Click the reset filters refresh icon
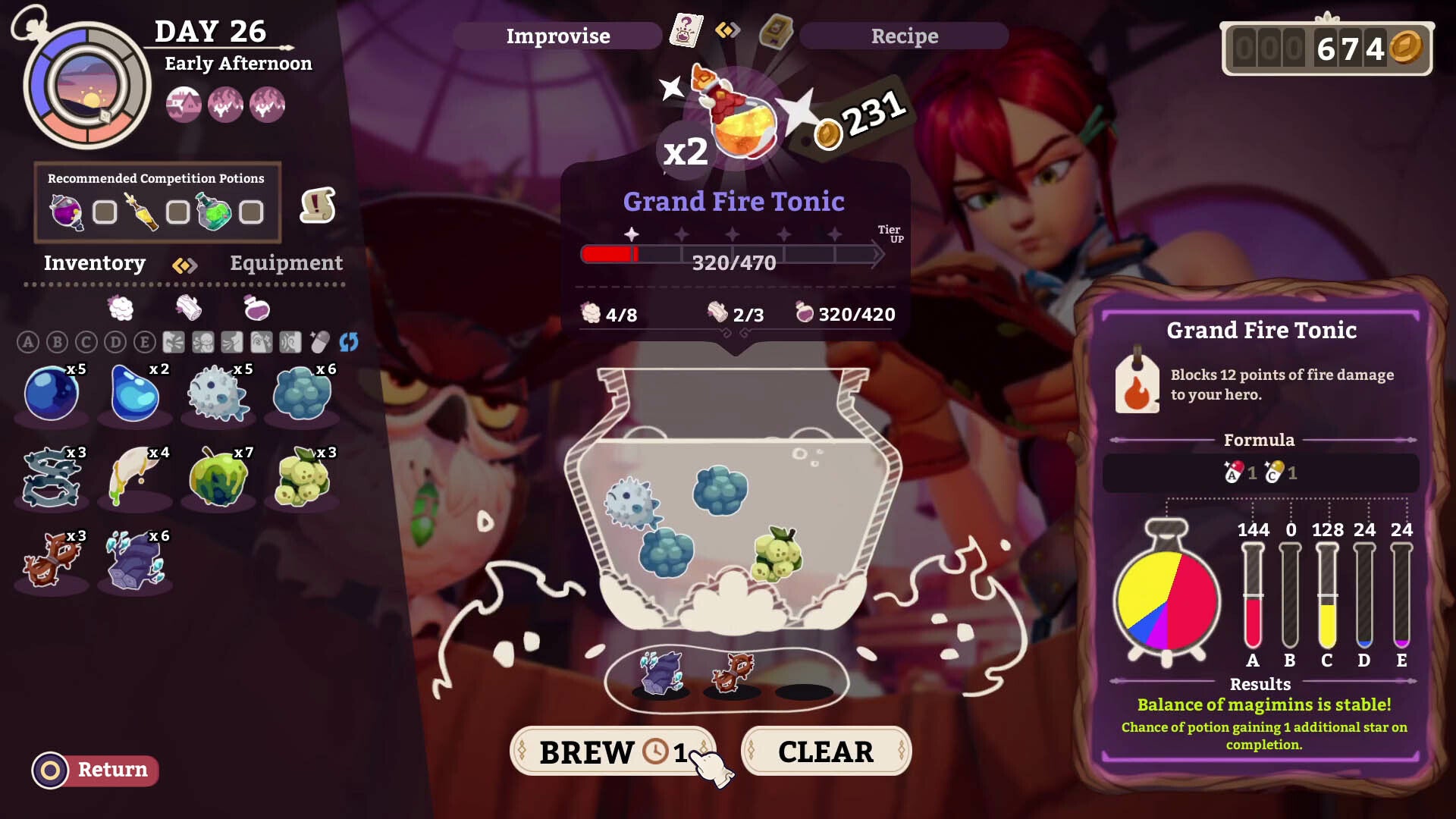Screen dimensions: 1456x819 [x=348, y=343]
